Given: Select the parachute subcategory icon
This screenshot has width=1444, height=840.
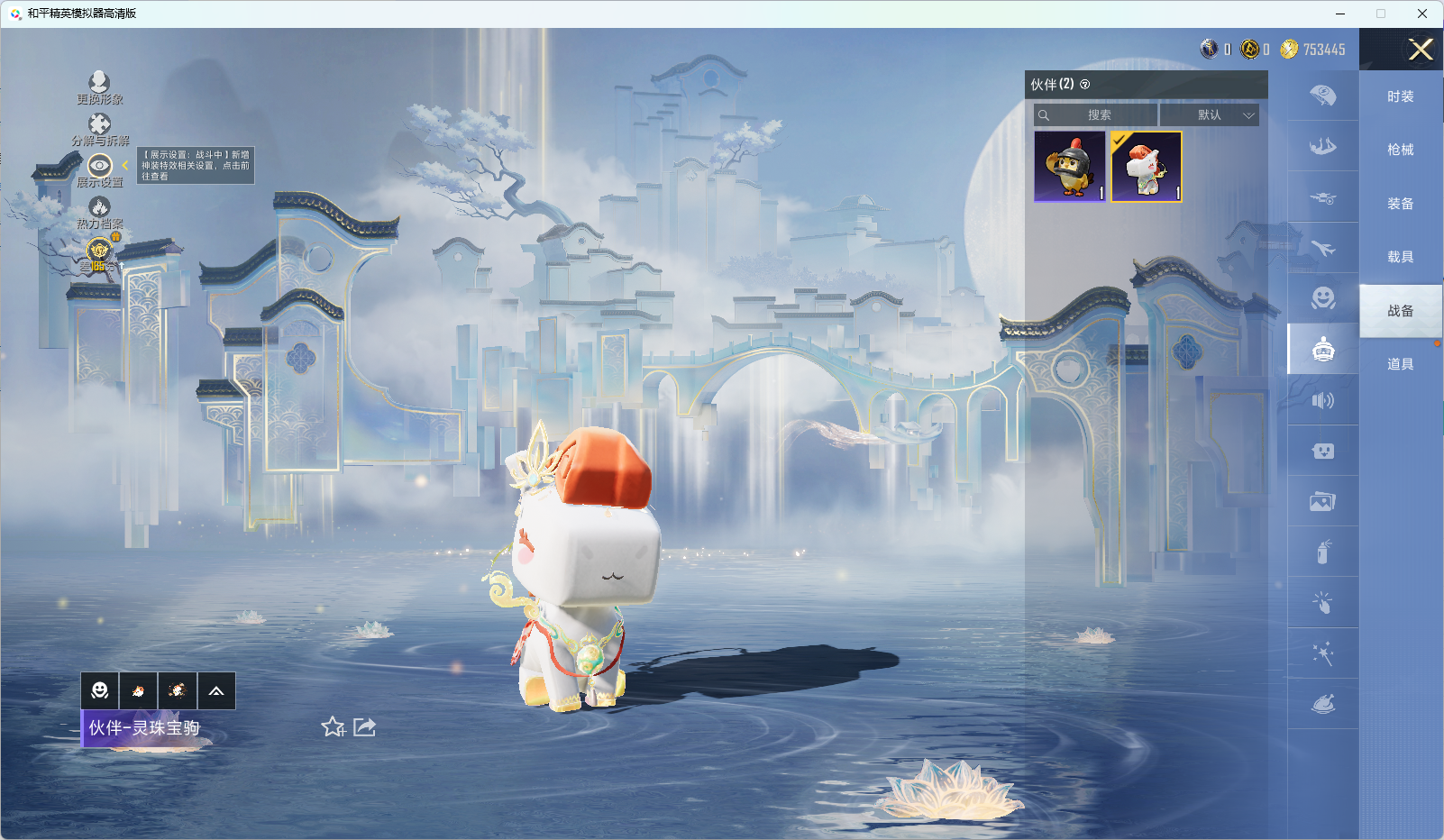Looking at the screenshot, I should pyautogui.click(x=1322, y=96).
